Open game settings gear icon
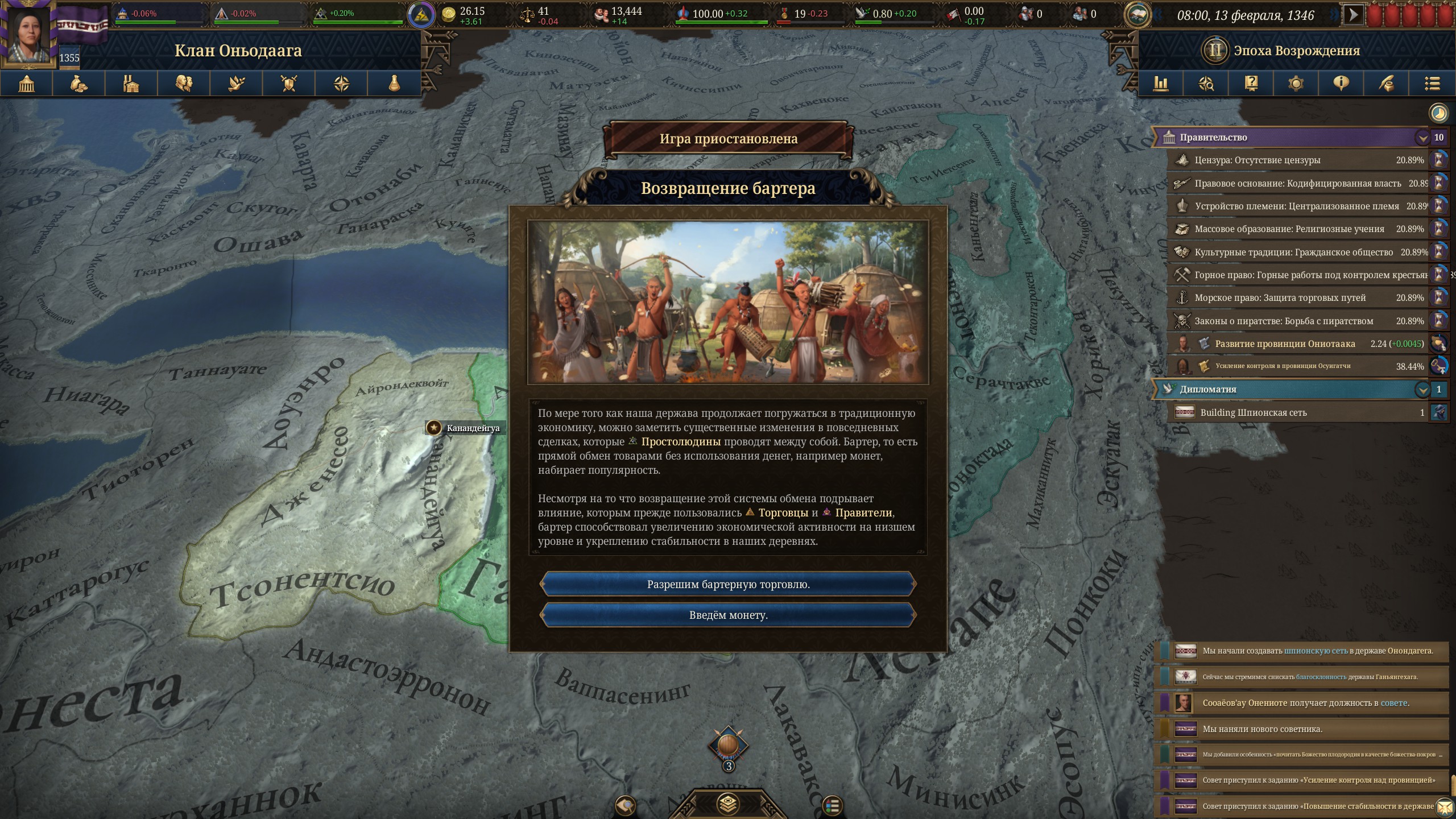The image size is (1456, 819). click(x=1296, y=84)
